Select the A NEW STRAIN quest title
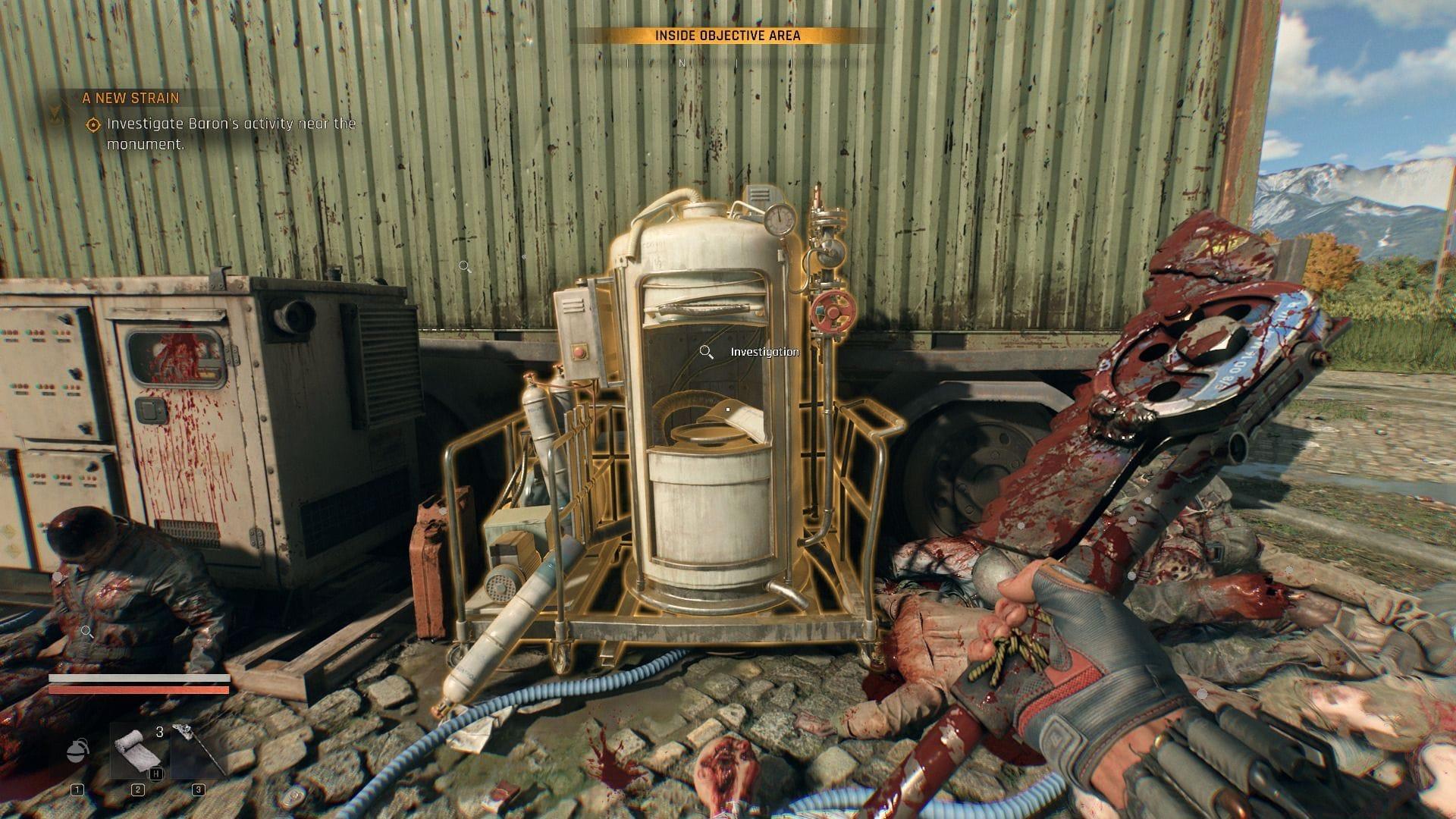 click(x=130, y=99)
